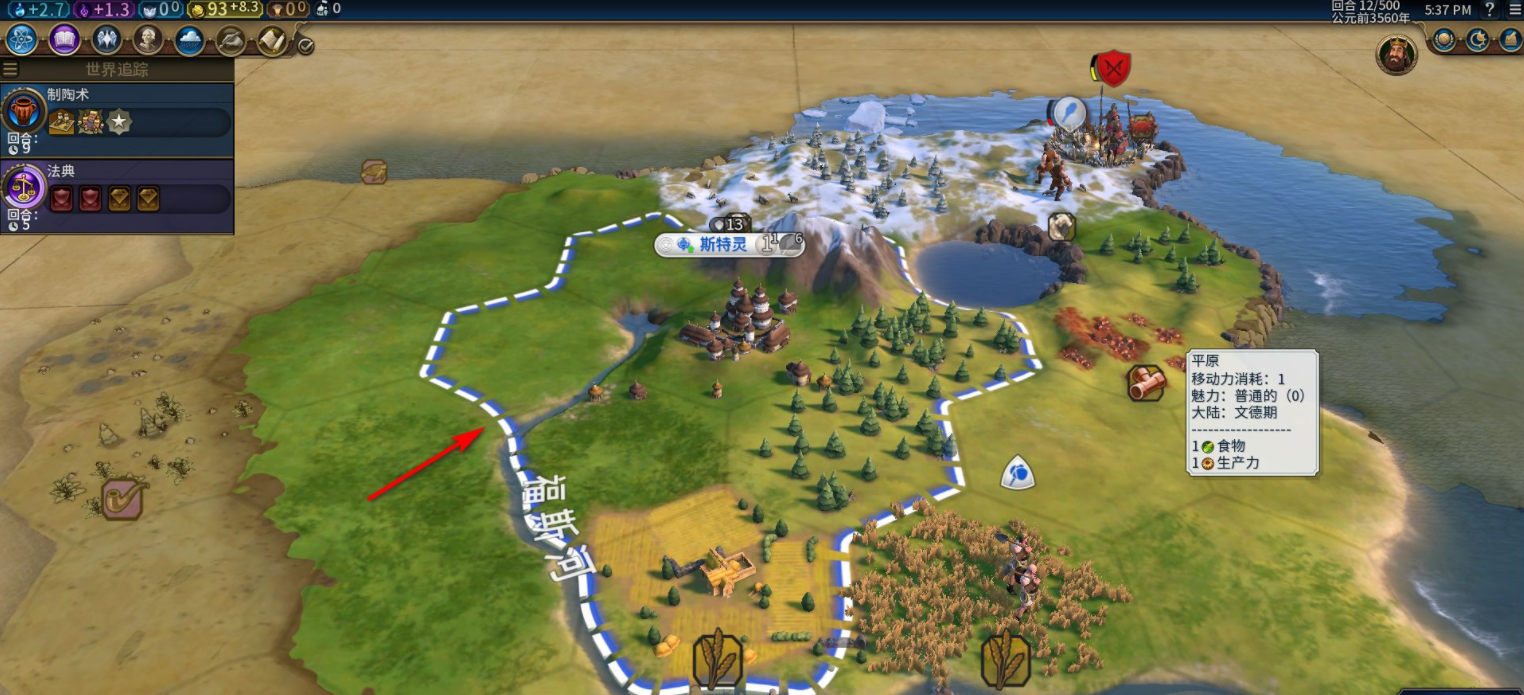
Task: Open the government winged figure icon
Action: [106, 40]
